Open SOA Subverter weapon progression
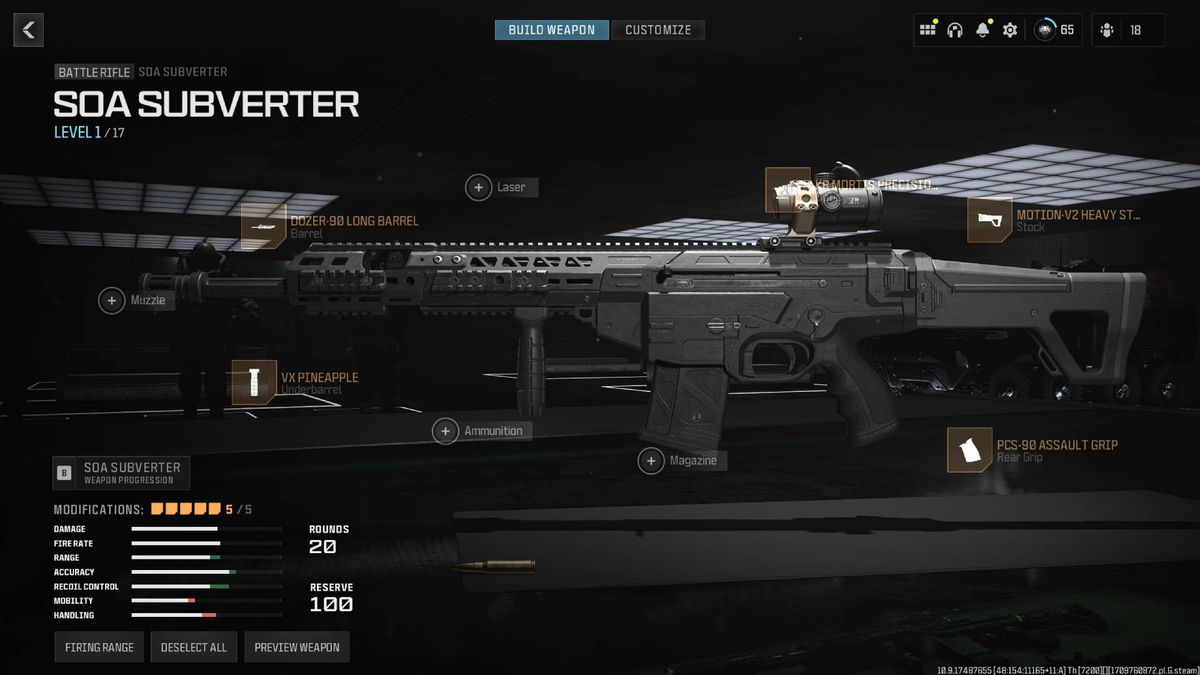This screenshot has height=675, width=1200. [121, 472]
